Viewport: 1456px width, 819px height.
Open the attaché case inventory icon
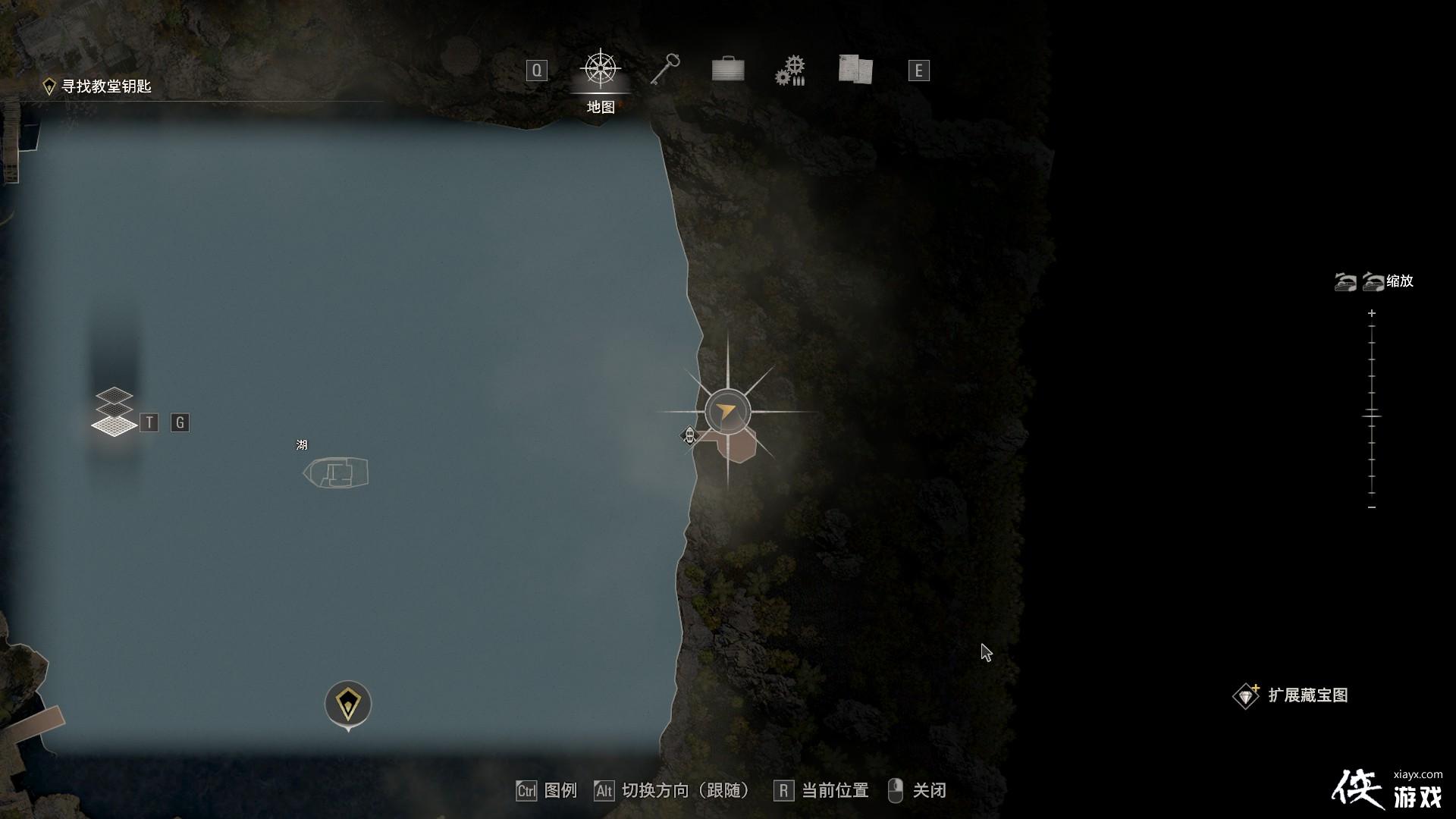(727, 69)
